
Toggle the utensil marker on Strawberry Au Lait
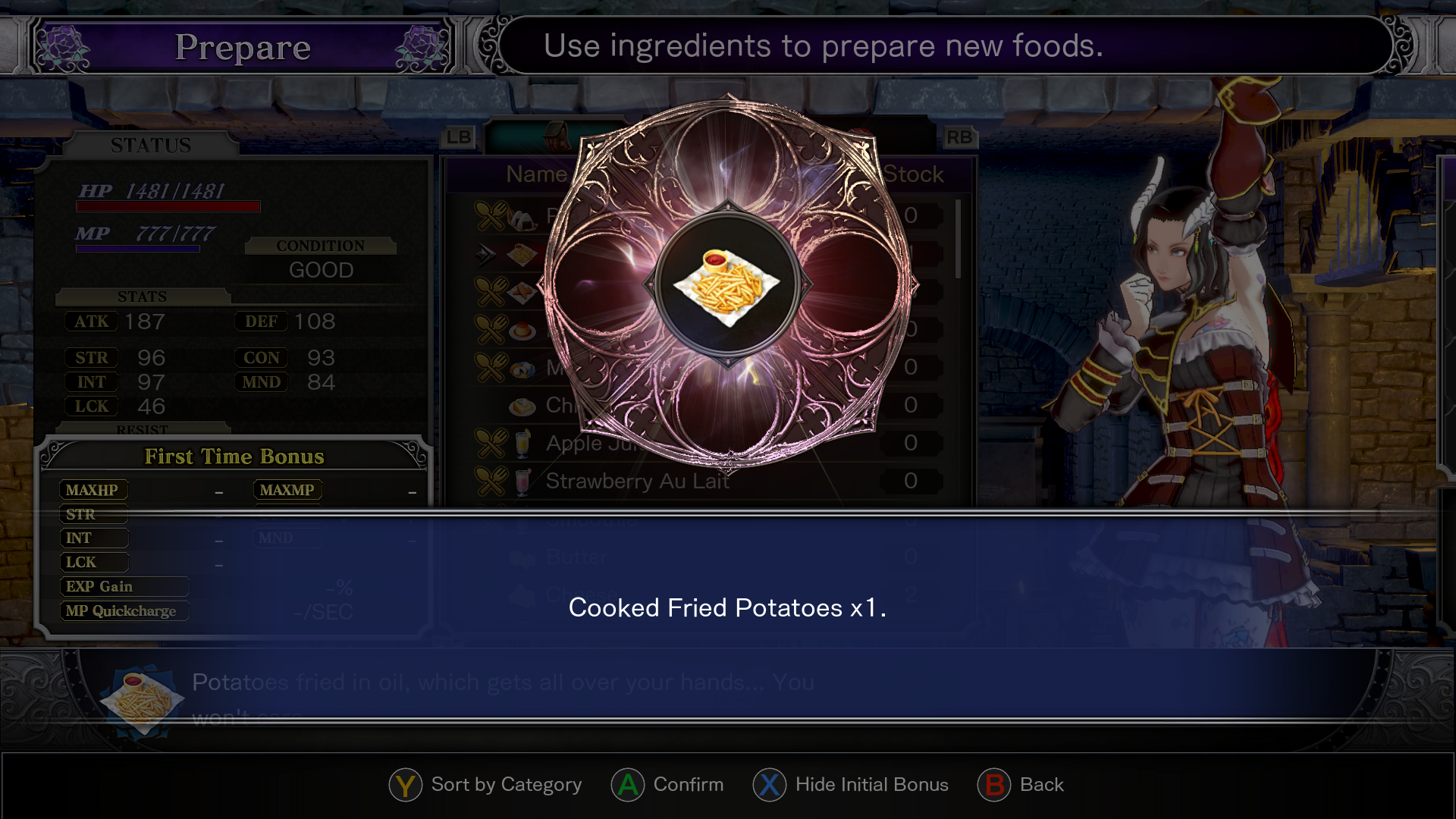point(493,481)
